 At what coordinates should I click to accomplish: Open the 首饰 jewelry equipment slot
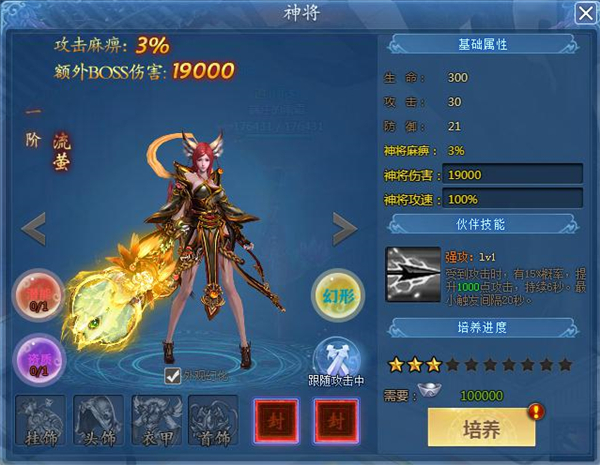point(214,420)
